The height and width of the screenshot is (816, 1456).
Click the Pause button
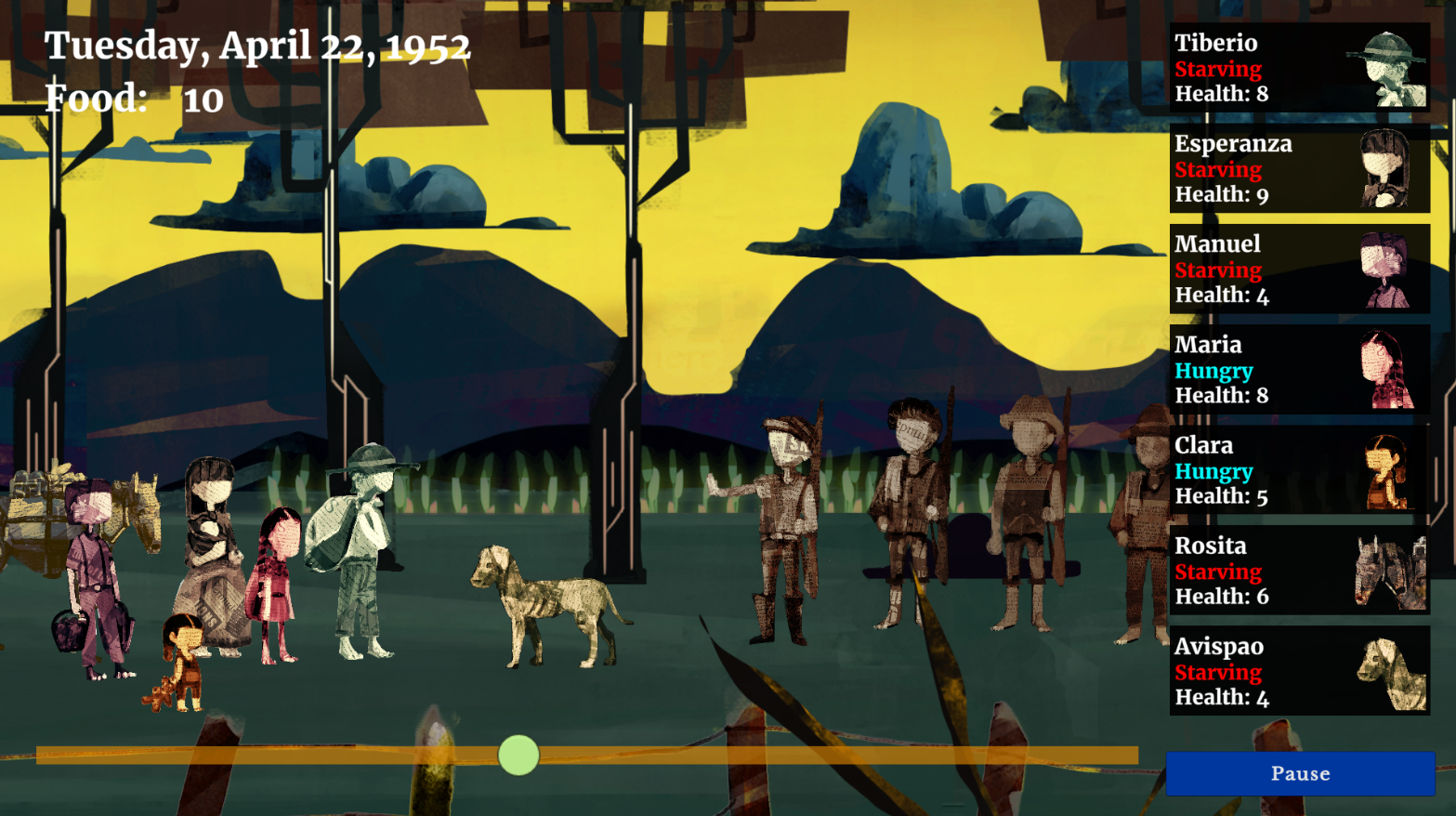tap(1300, 773)
